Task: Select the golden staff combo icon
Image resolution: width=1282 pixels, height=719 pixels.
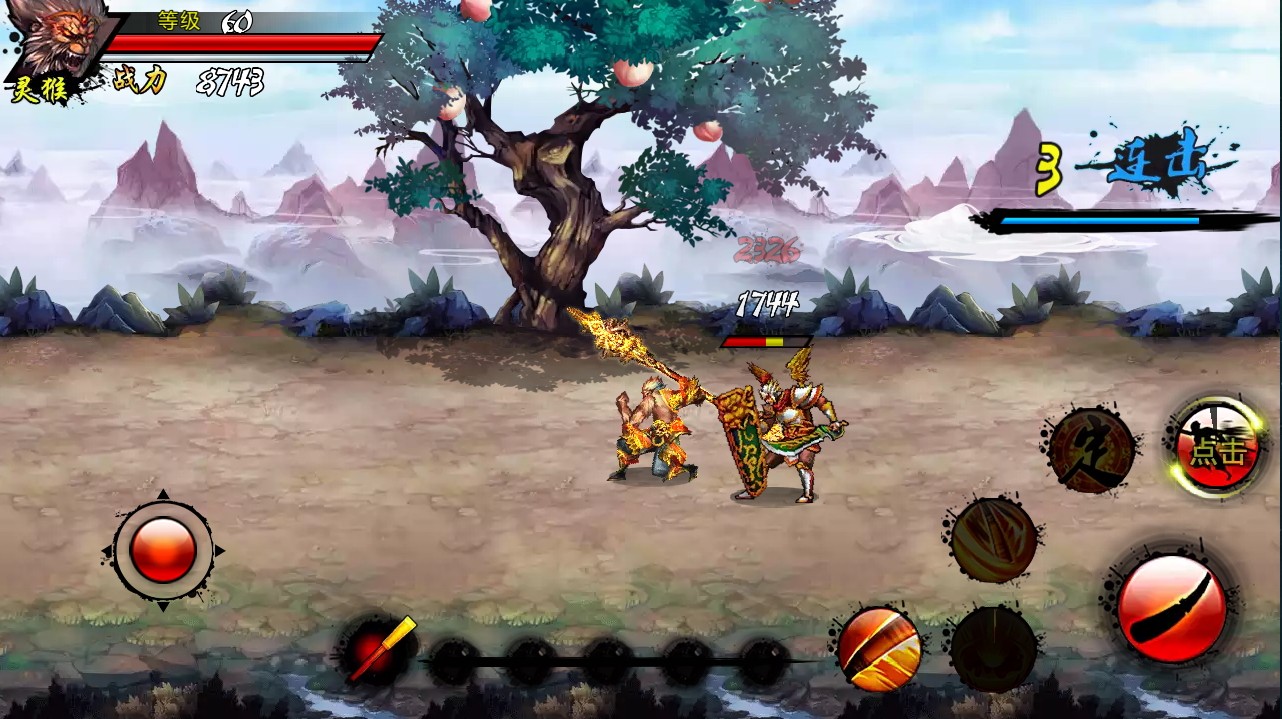Action: click(378, 650)
